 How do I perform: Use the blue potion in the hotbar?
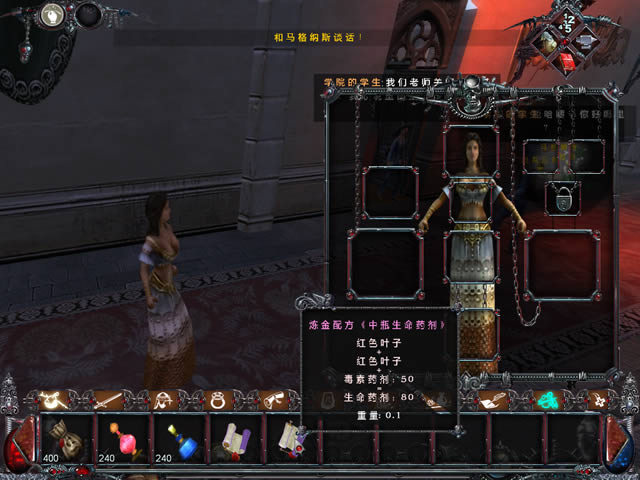tap(181, 441)
